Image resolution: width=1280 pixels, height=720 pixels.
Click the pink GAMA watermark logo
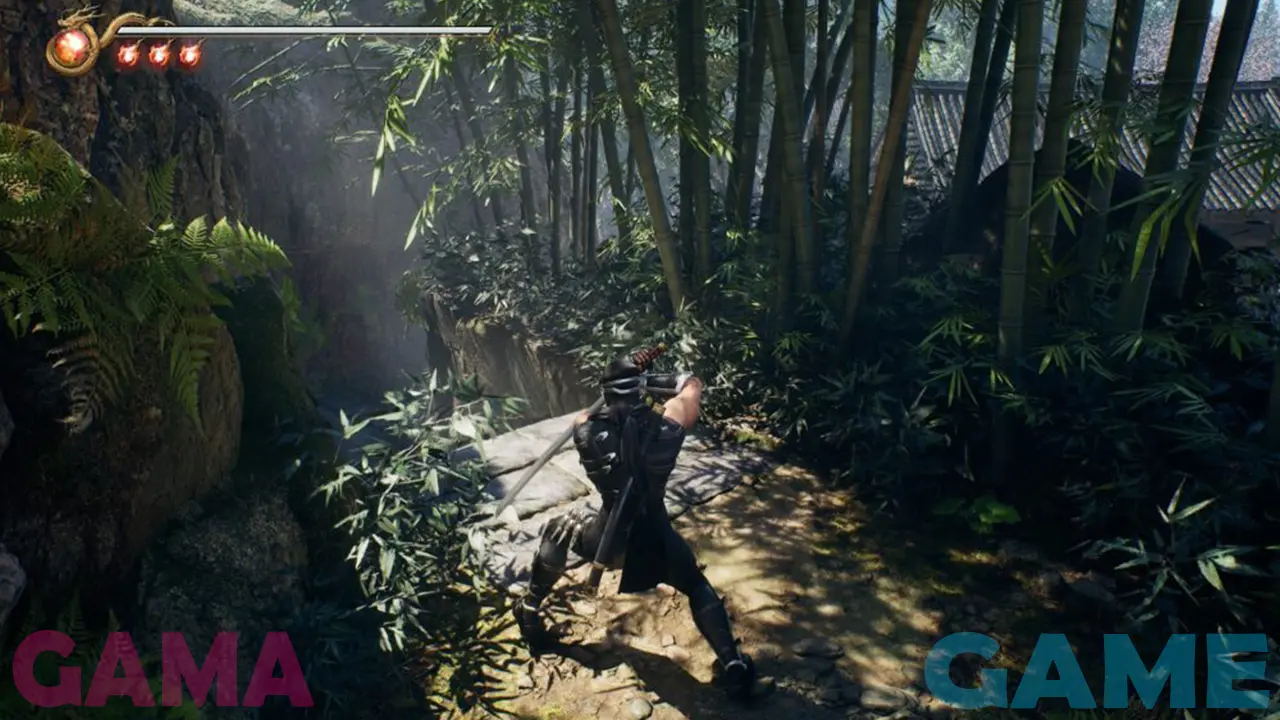(162, 670)
